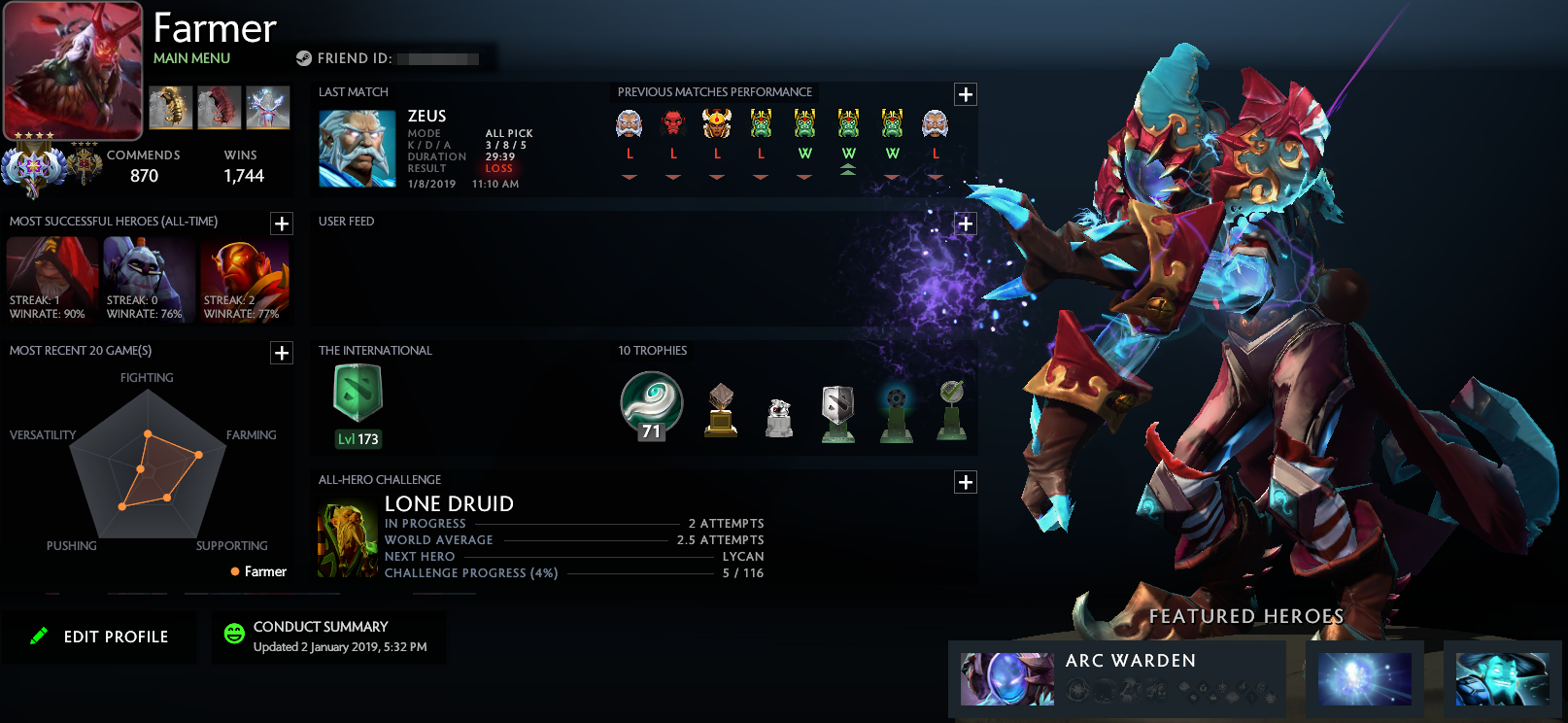Select the level 71 green swirl trophy
Viewport: 1568px width, 723px height.
pos(651,405)
